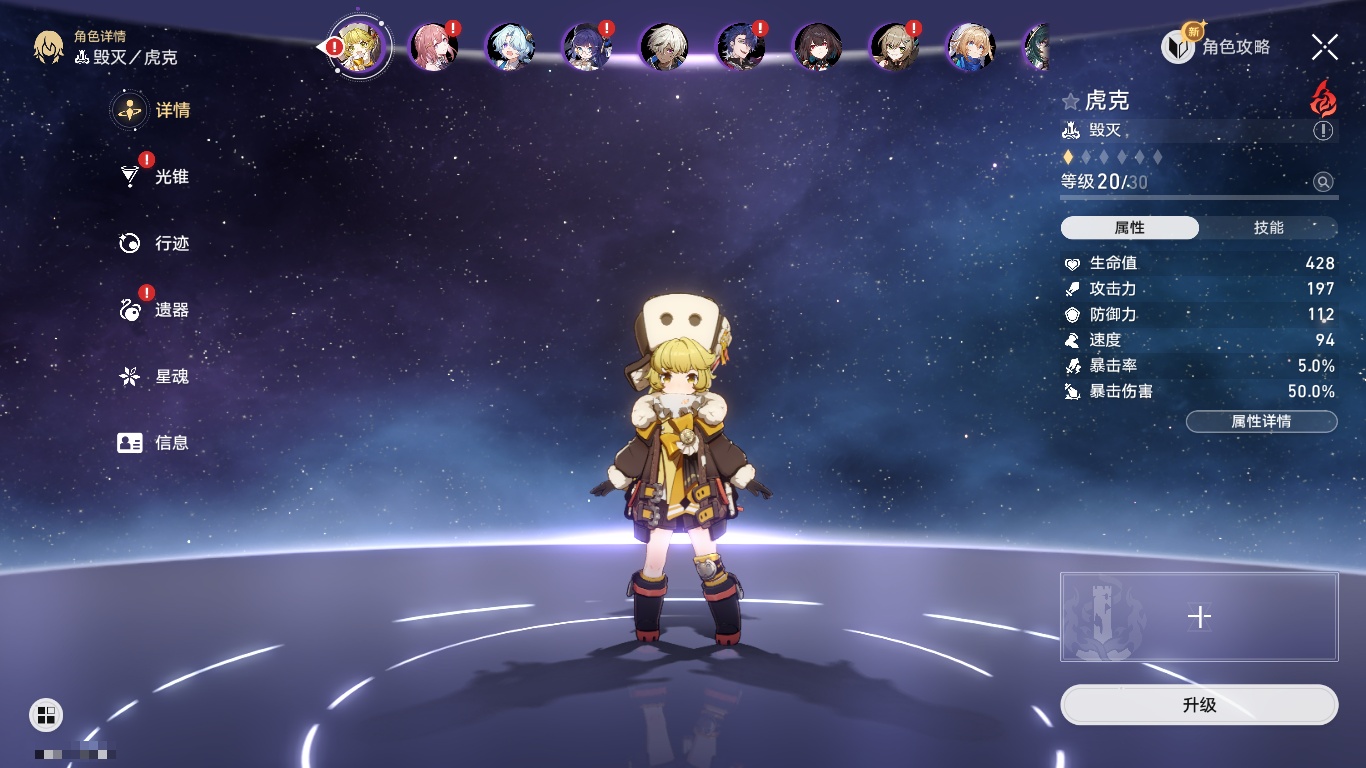1366x768 pixels.
Task: Open the four-square grid icon menu
Action: 46,714
